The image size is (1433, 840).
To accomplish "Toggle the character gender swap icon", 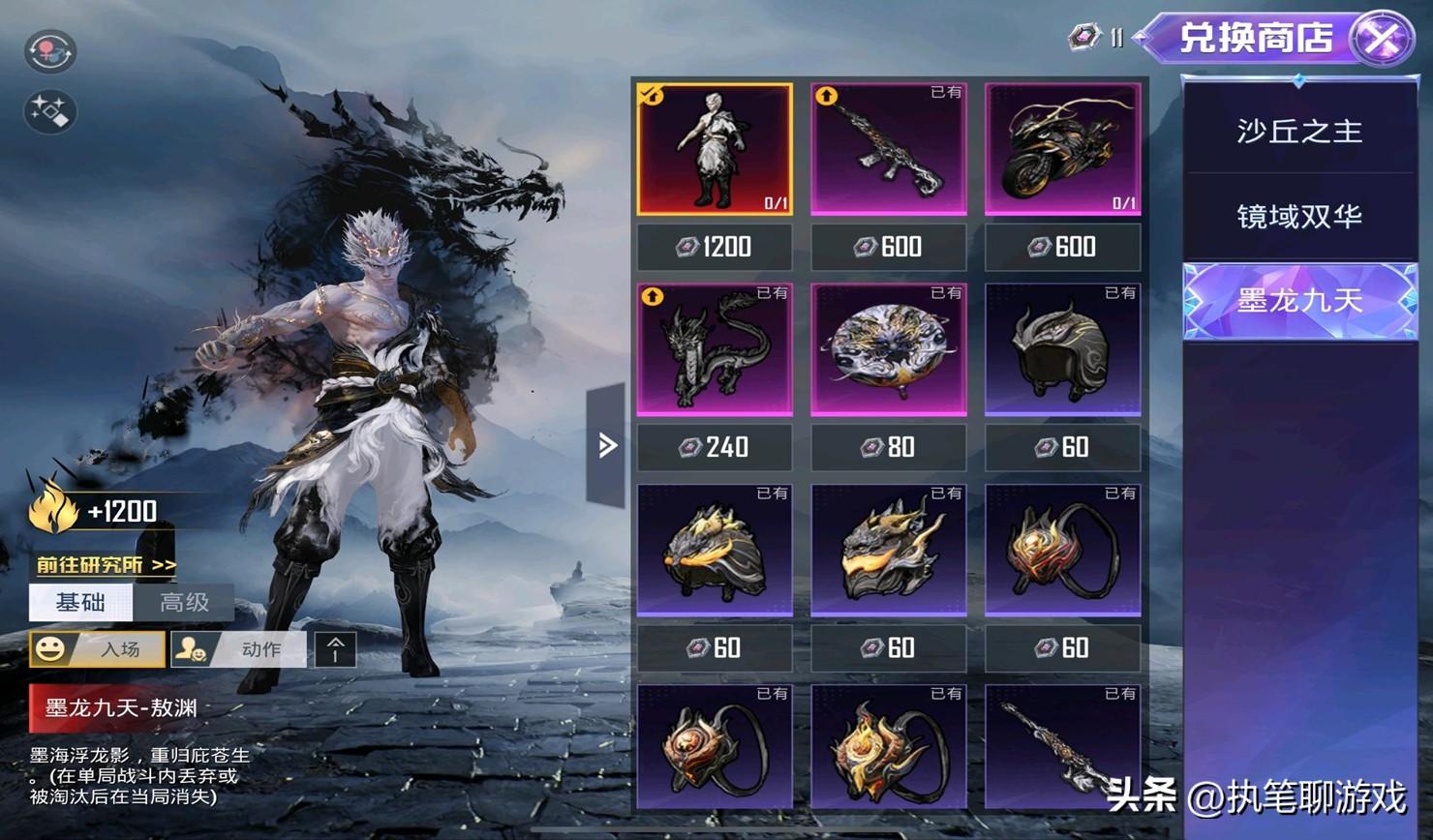I will point(49,51).
